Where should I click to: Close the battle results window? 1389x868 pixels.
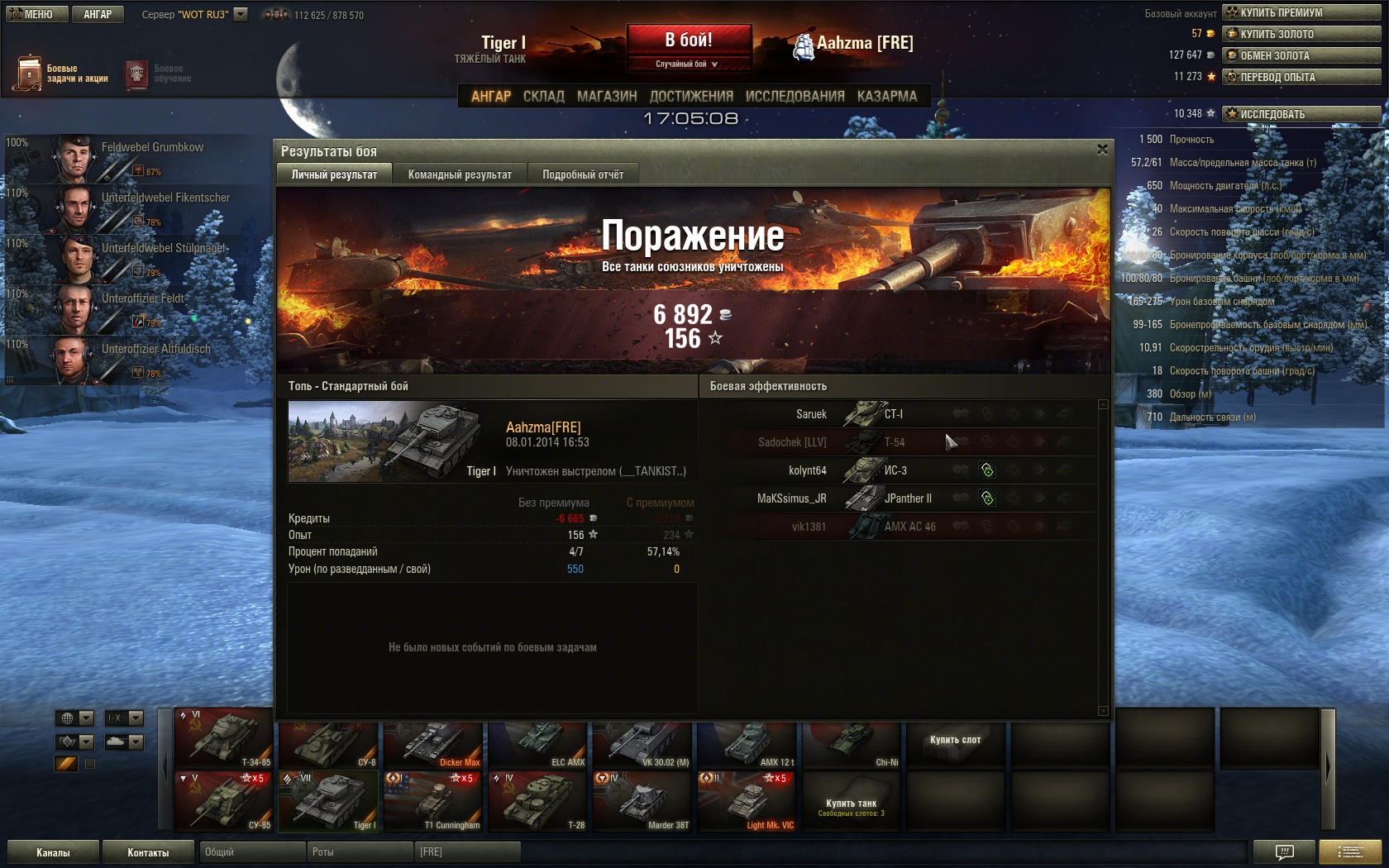1101,150
